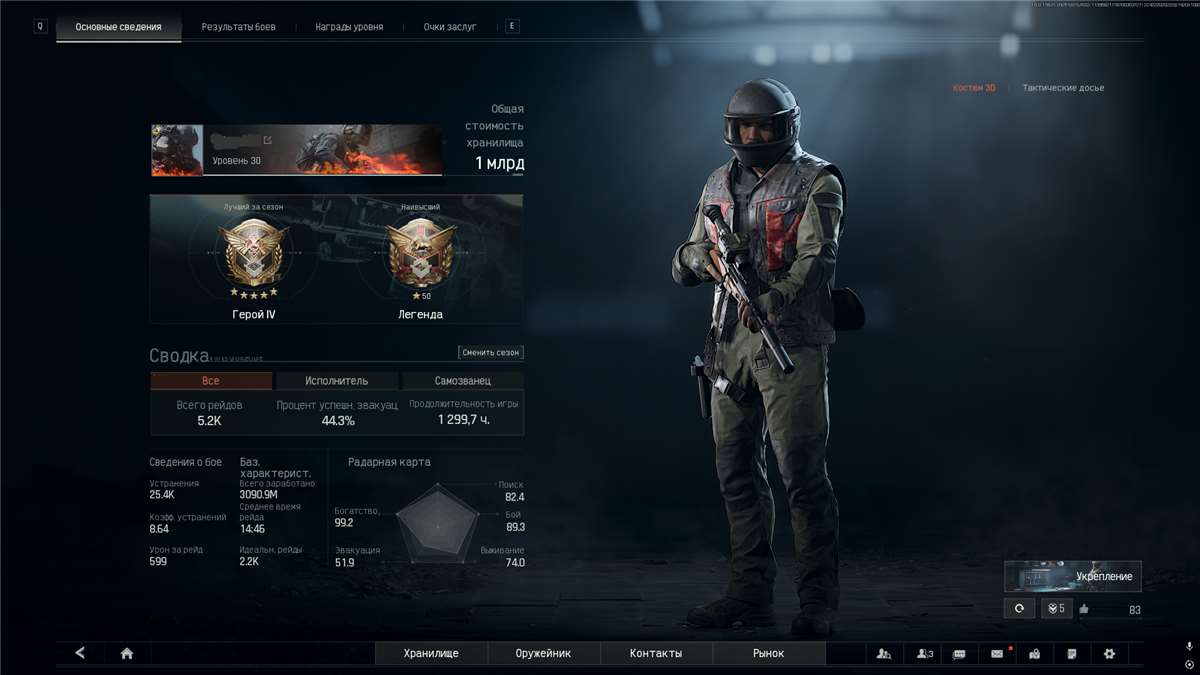Show stats for the Исполнитель filter
Screen dimensions: 1200x675
click(x=336, y=381)
